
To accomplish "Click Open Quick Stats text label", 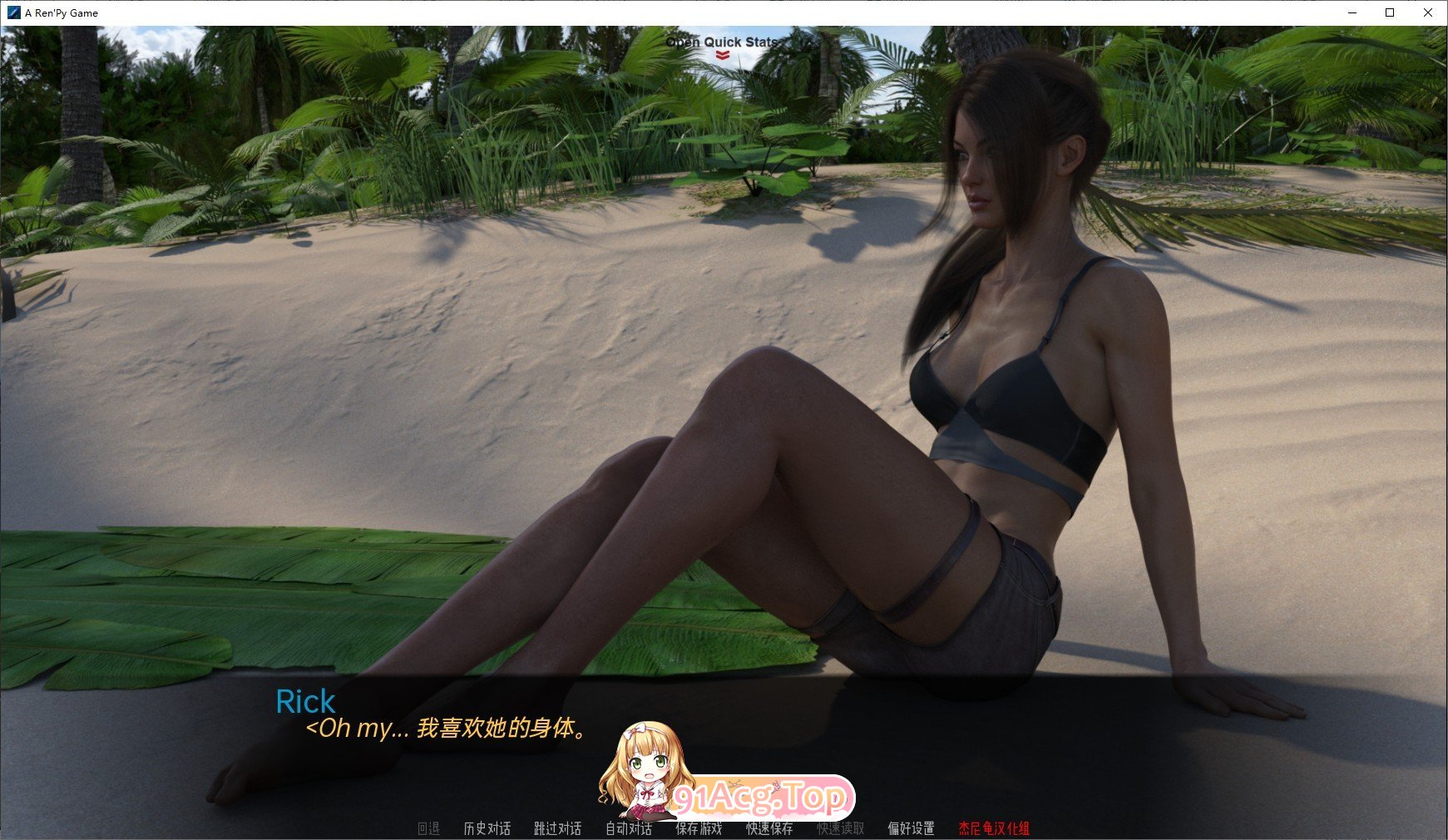I will [x=722, y=42].
